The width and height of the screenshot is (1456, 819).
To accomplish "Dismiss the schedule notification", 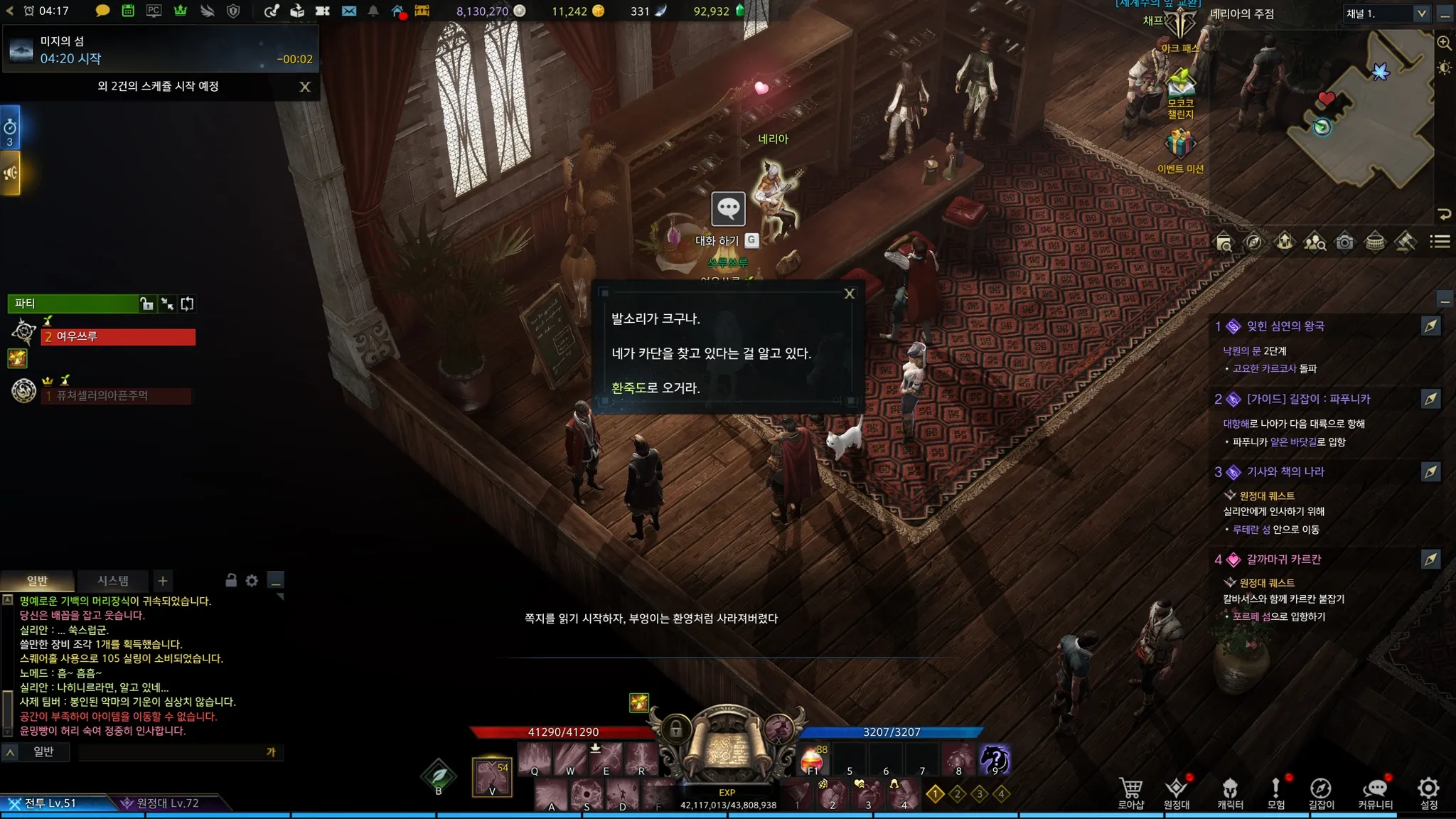I will pyautogui.click(x=305, y=87).
